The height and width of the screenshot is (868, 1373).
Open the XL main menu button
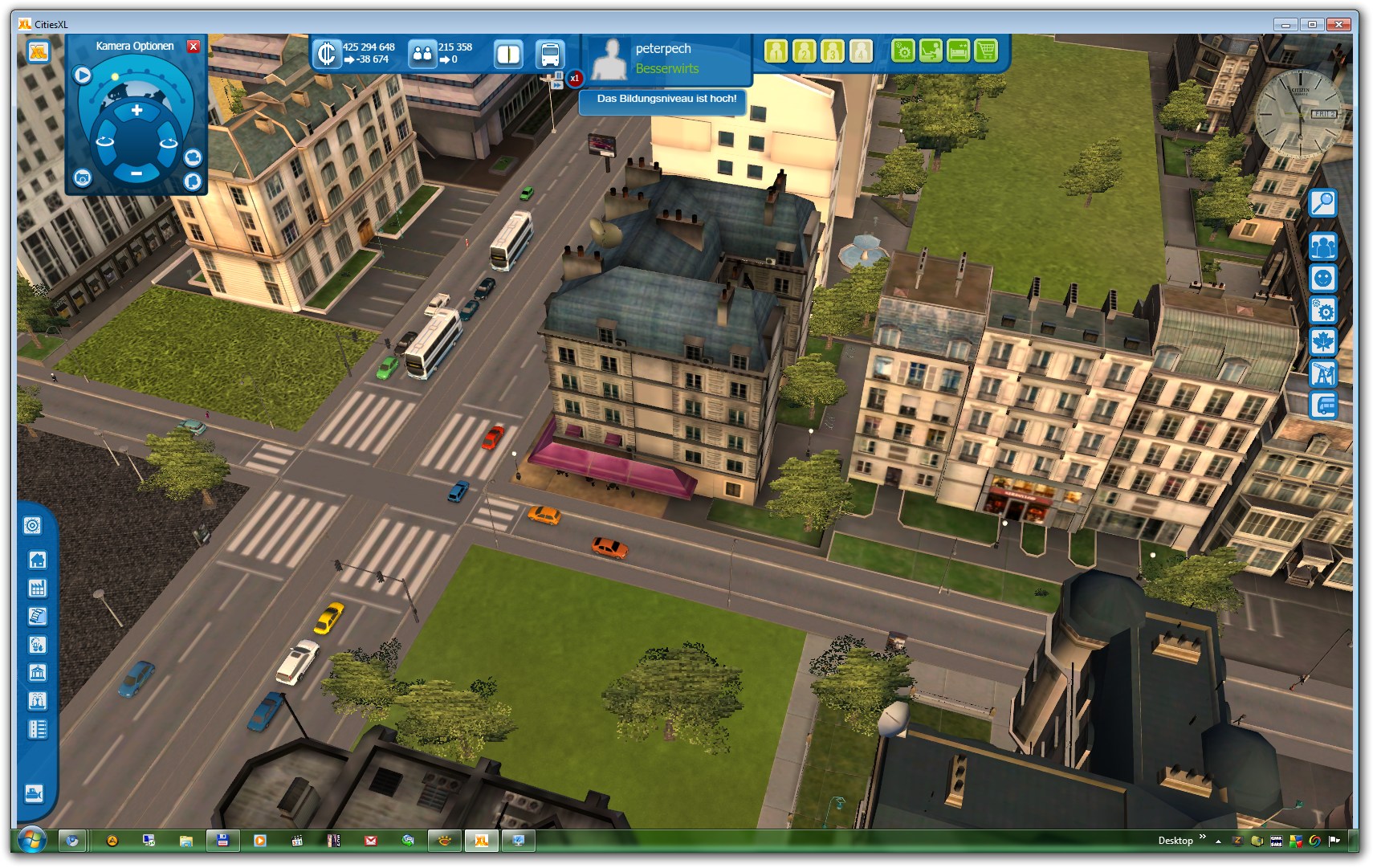[x=39, y=52]
